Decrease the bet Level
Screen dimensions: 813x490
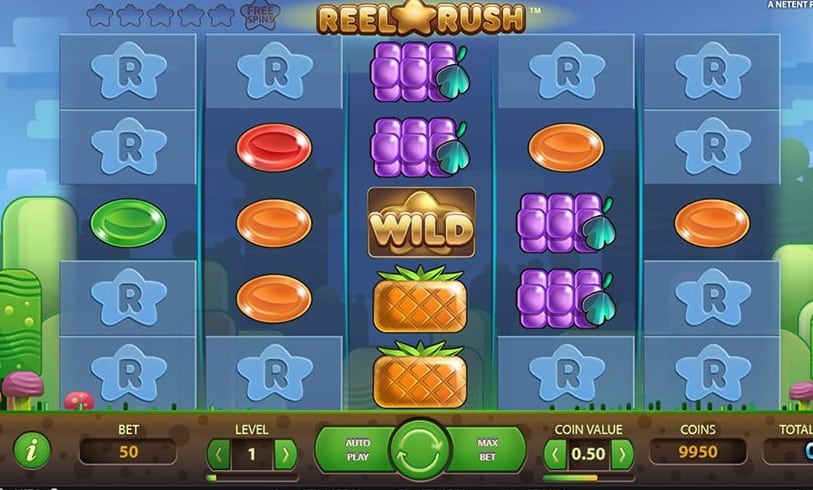[217, 455]
